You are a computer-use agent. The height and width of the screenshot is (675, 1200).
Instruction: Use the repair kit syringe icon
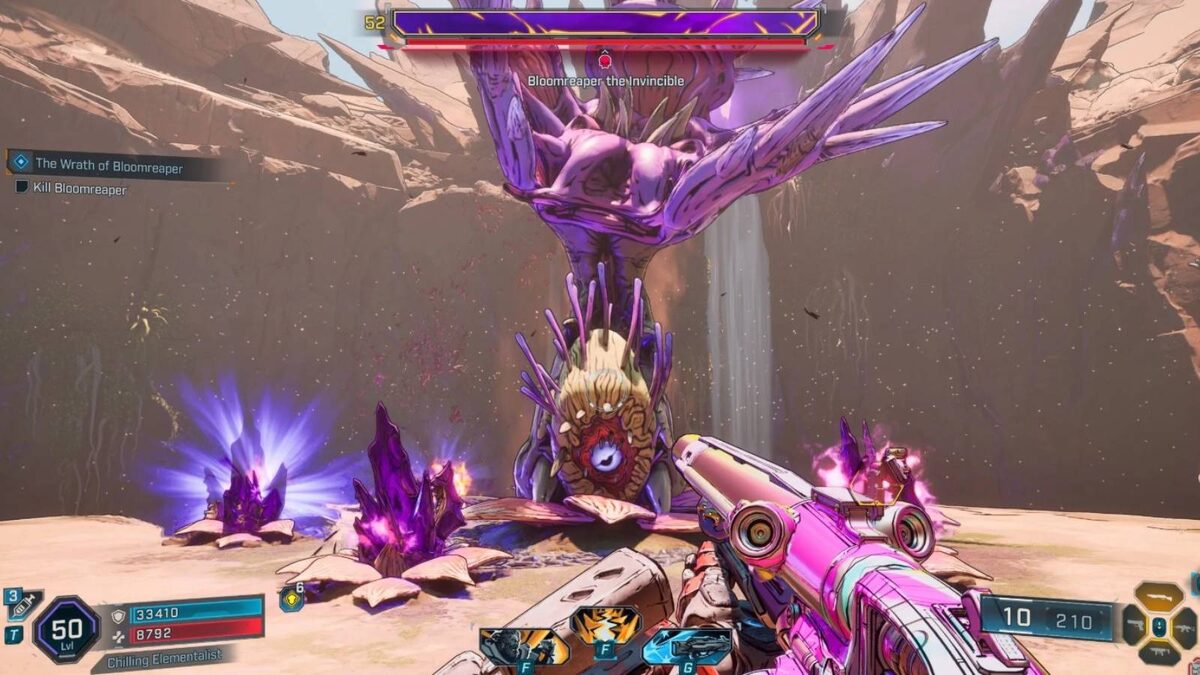click(x=24, y=604)
